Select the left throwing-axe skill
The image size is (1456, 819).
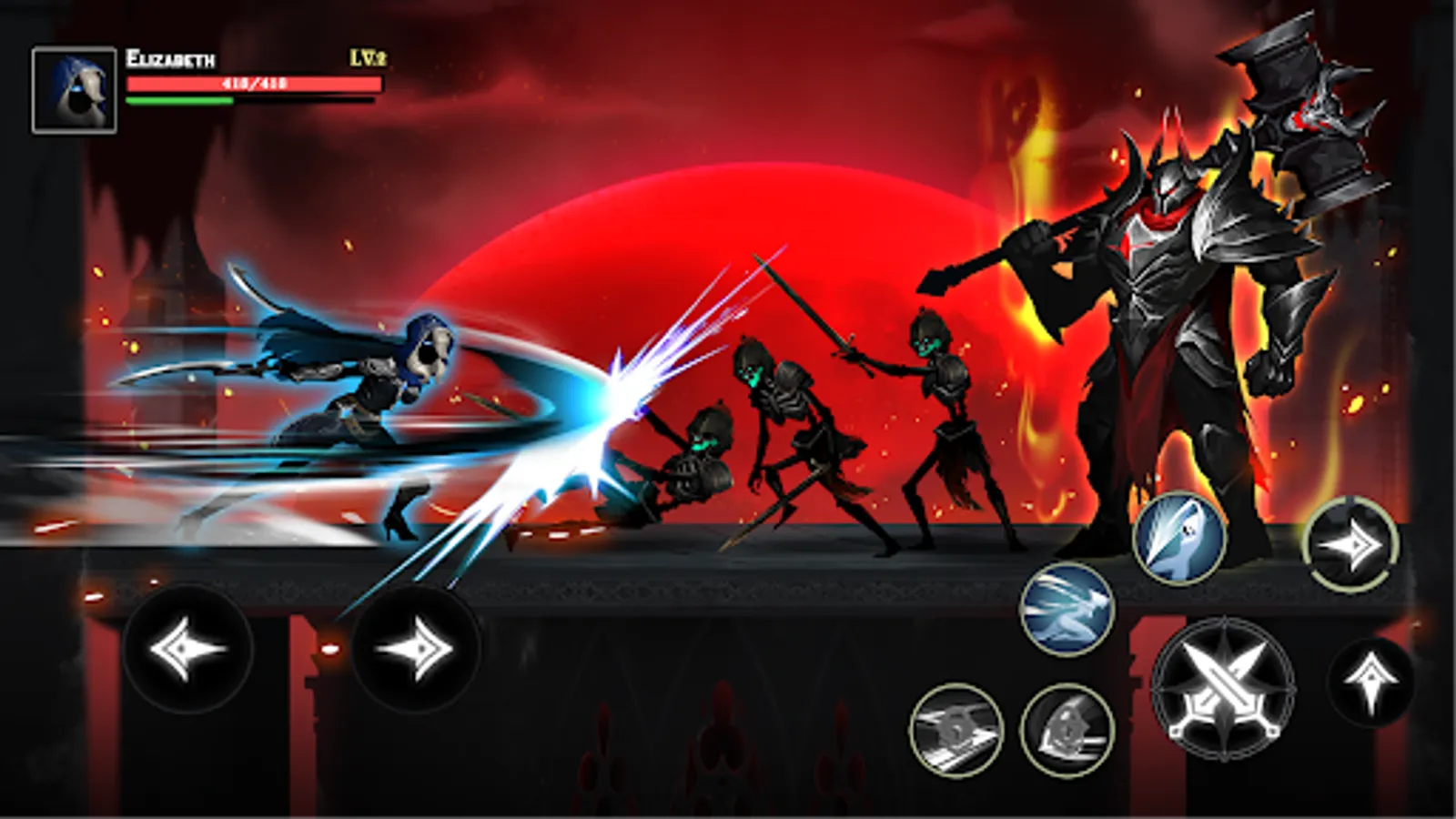click(x=955, y=728)
